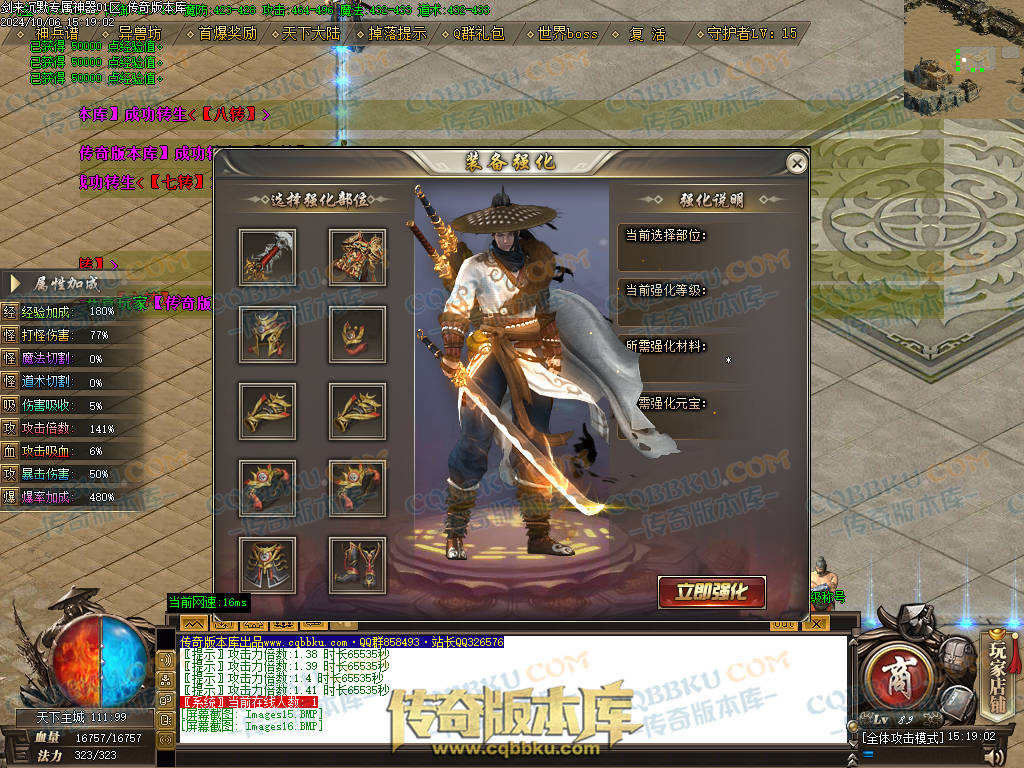Viewport: 1024px width, 768px height.
Task: Select the weapon slot for enhancement
Action: [x=267, y=257]
